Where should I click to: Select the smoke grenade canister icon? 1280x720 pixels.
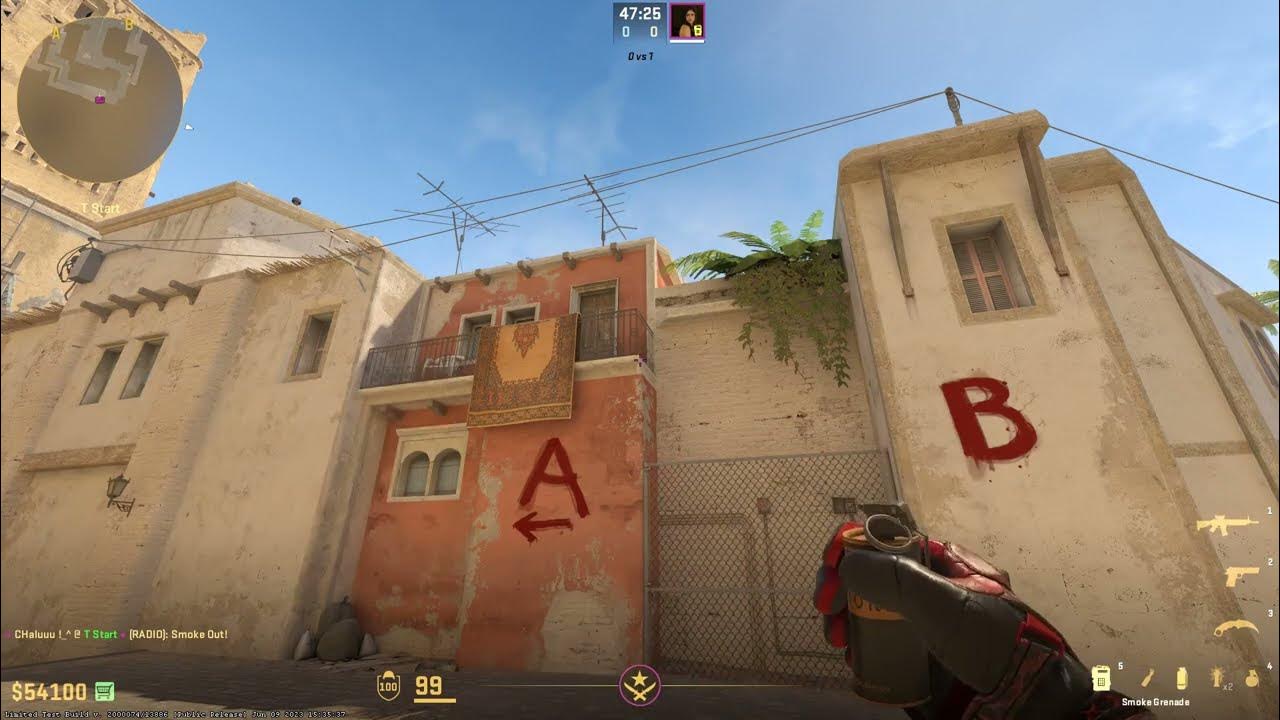coord(1182,677)
